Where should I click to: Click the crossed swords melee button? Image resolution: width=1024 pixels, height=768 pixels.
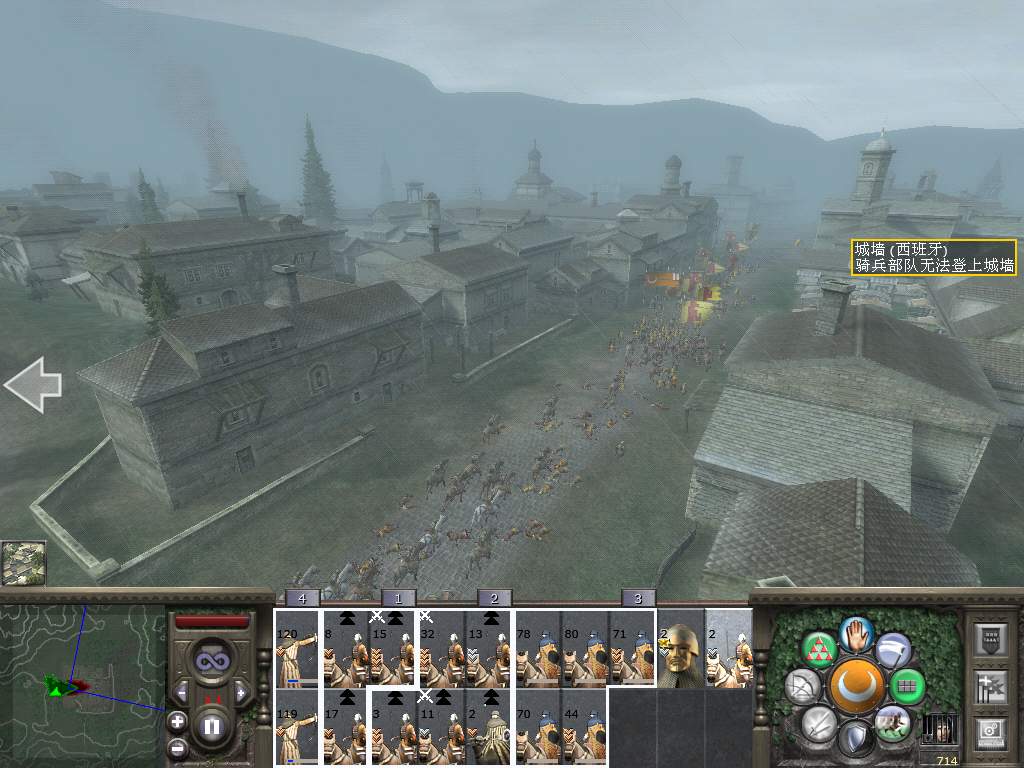pyautogui.click(x=820, y=723)
